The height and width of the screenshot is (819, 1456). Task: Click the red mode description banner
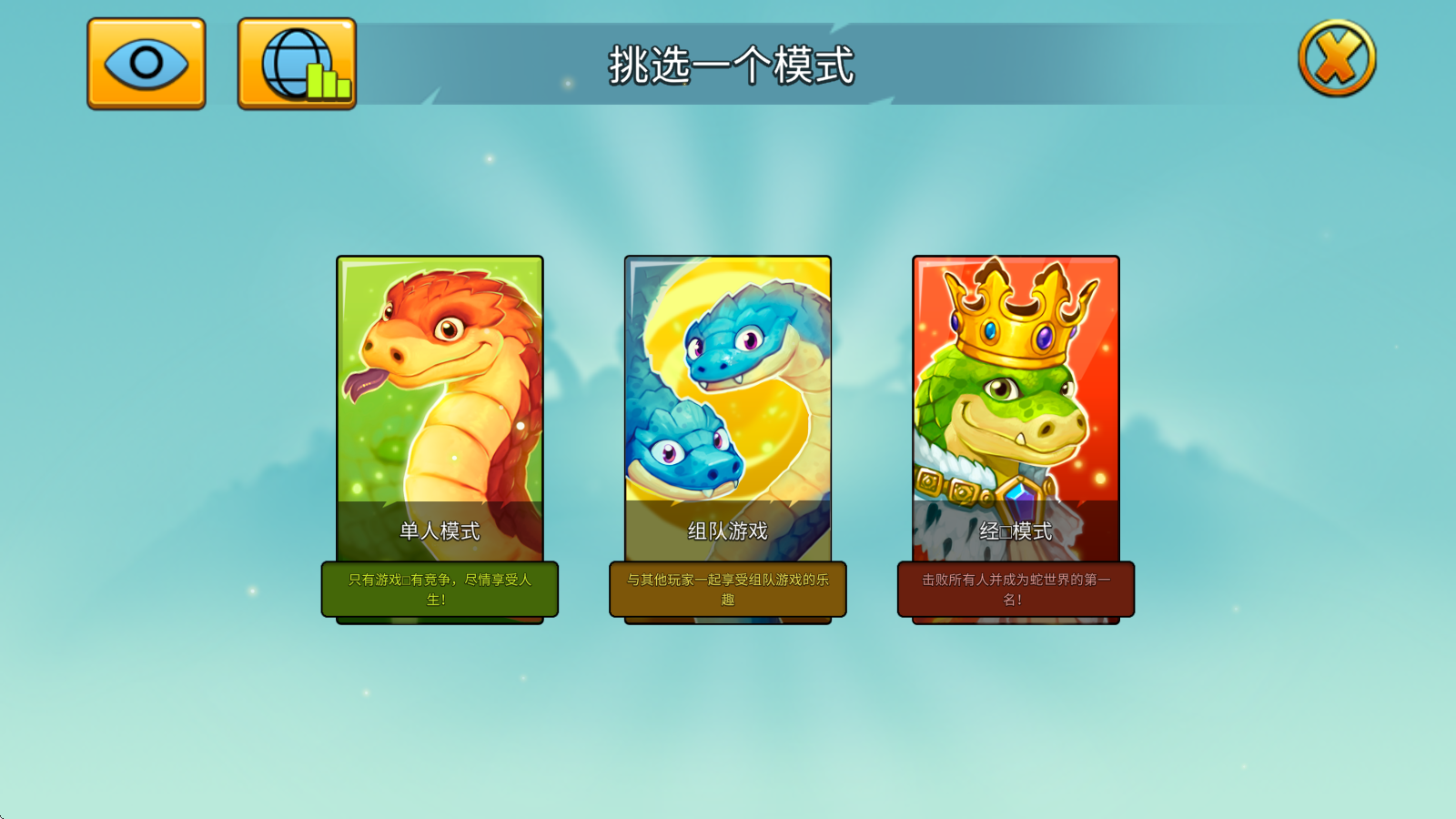point(1015,587)
